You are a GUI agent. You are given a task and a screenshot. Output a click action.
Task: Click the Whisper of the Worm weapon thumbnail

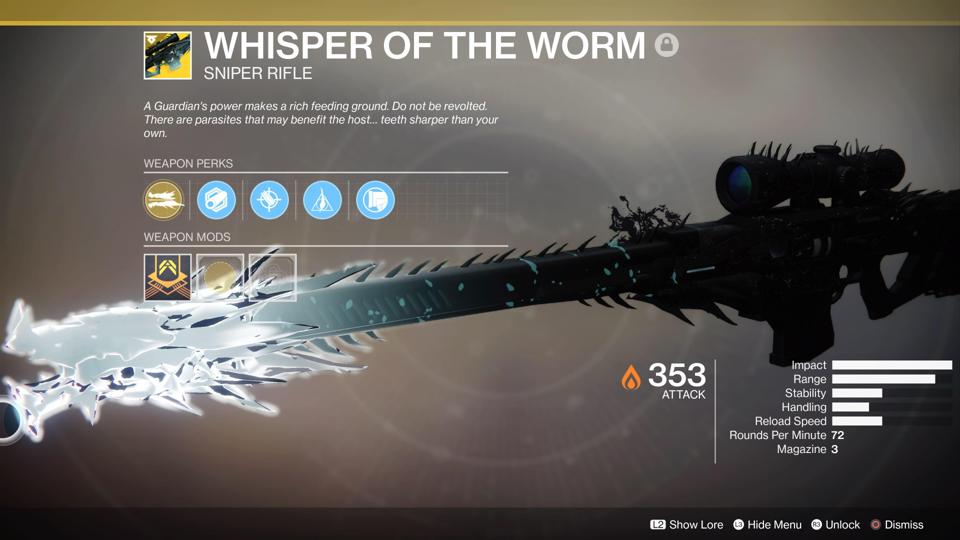point(167,55)
